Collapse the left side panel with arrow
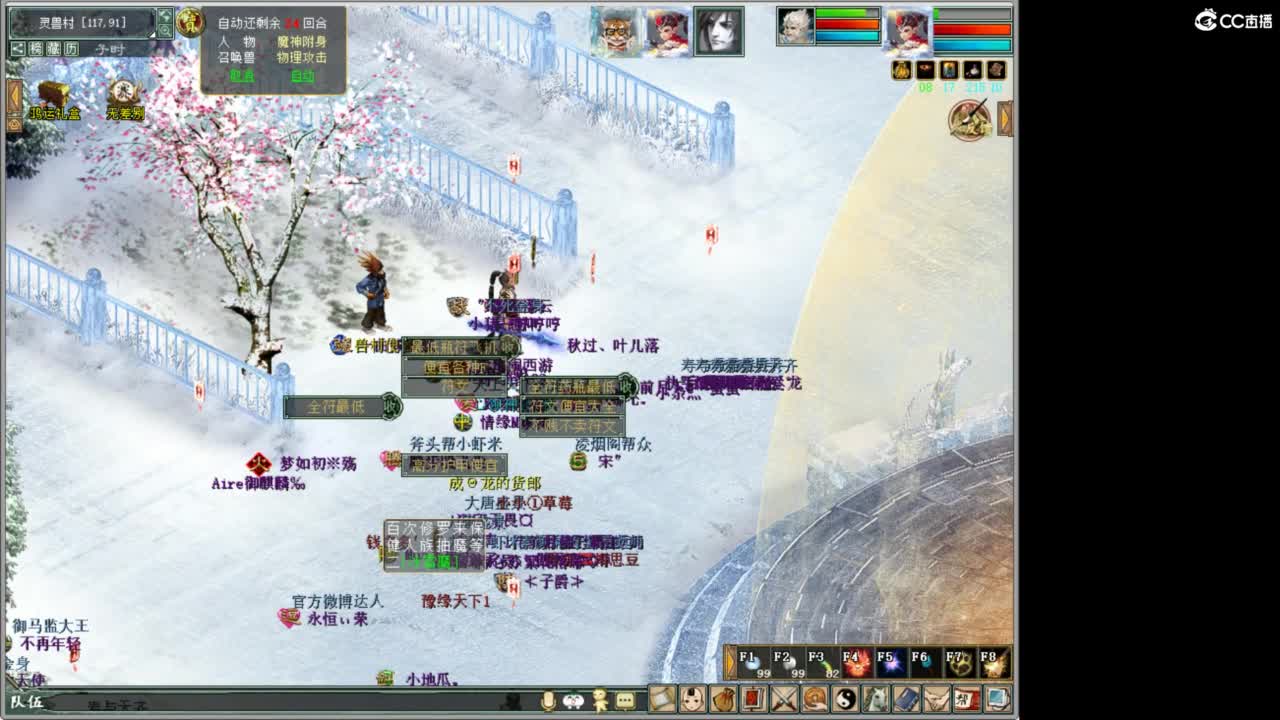Image resolution: width=1280 pixels, height=720 pixels. coord(14,95)
